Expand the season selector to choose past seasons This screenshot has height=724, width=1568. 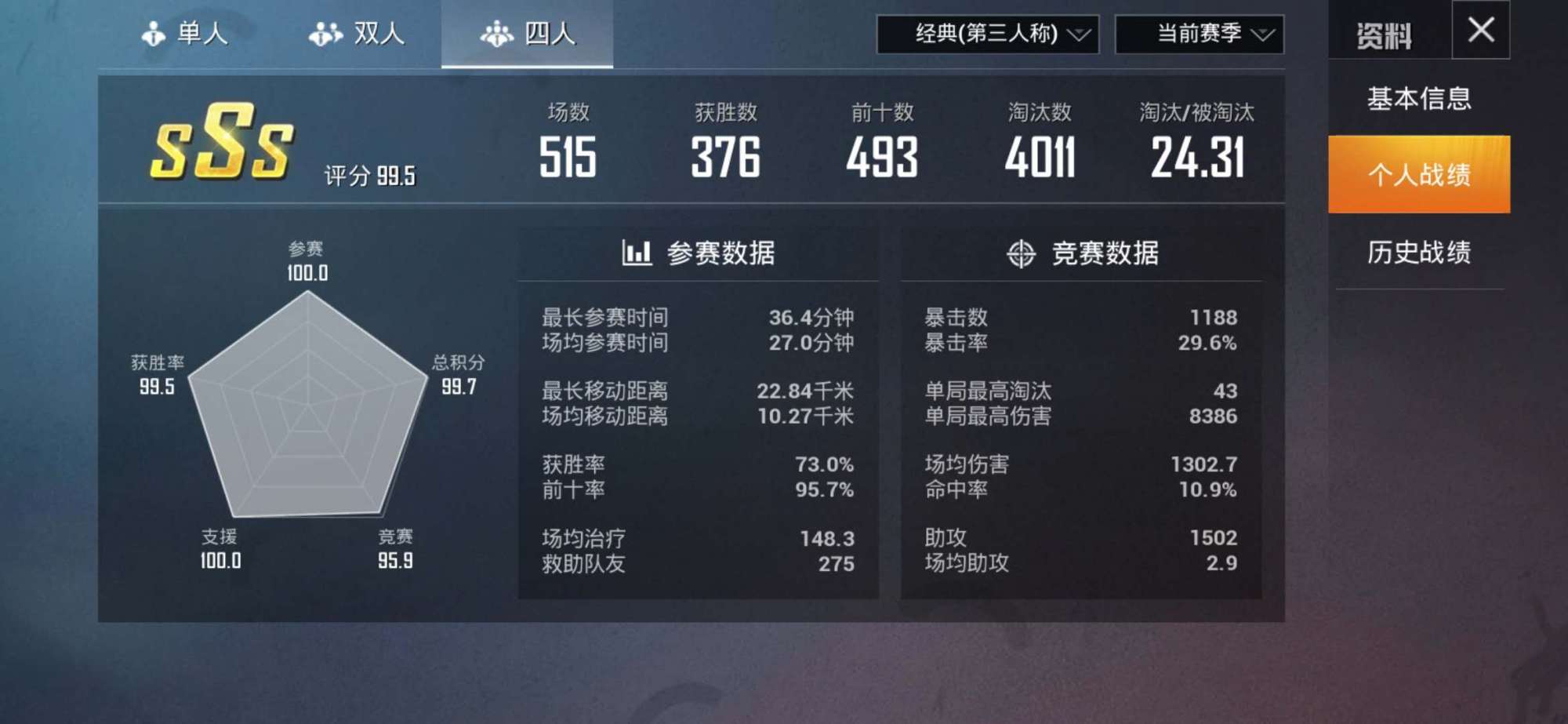coord(1200,35)
